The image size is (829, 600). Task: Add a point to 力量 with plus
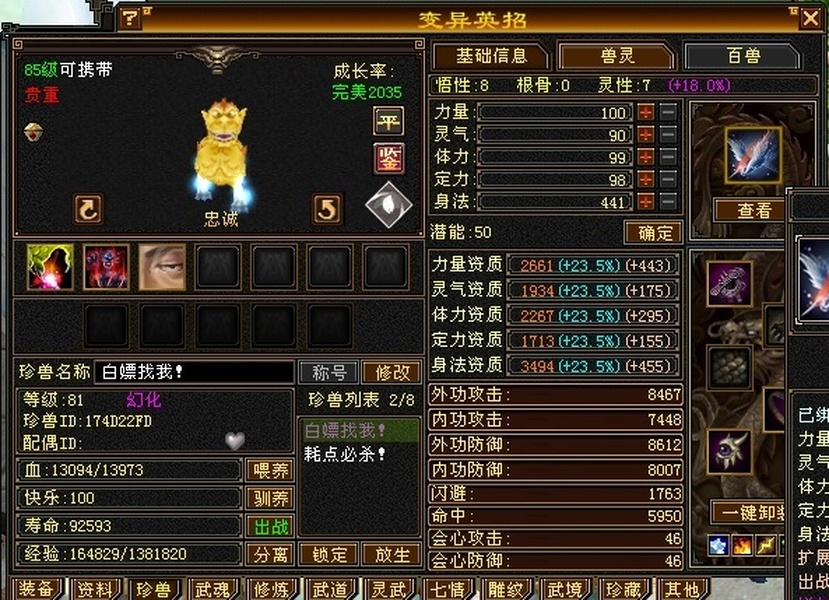[x=646, y=113]
